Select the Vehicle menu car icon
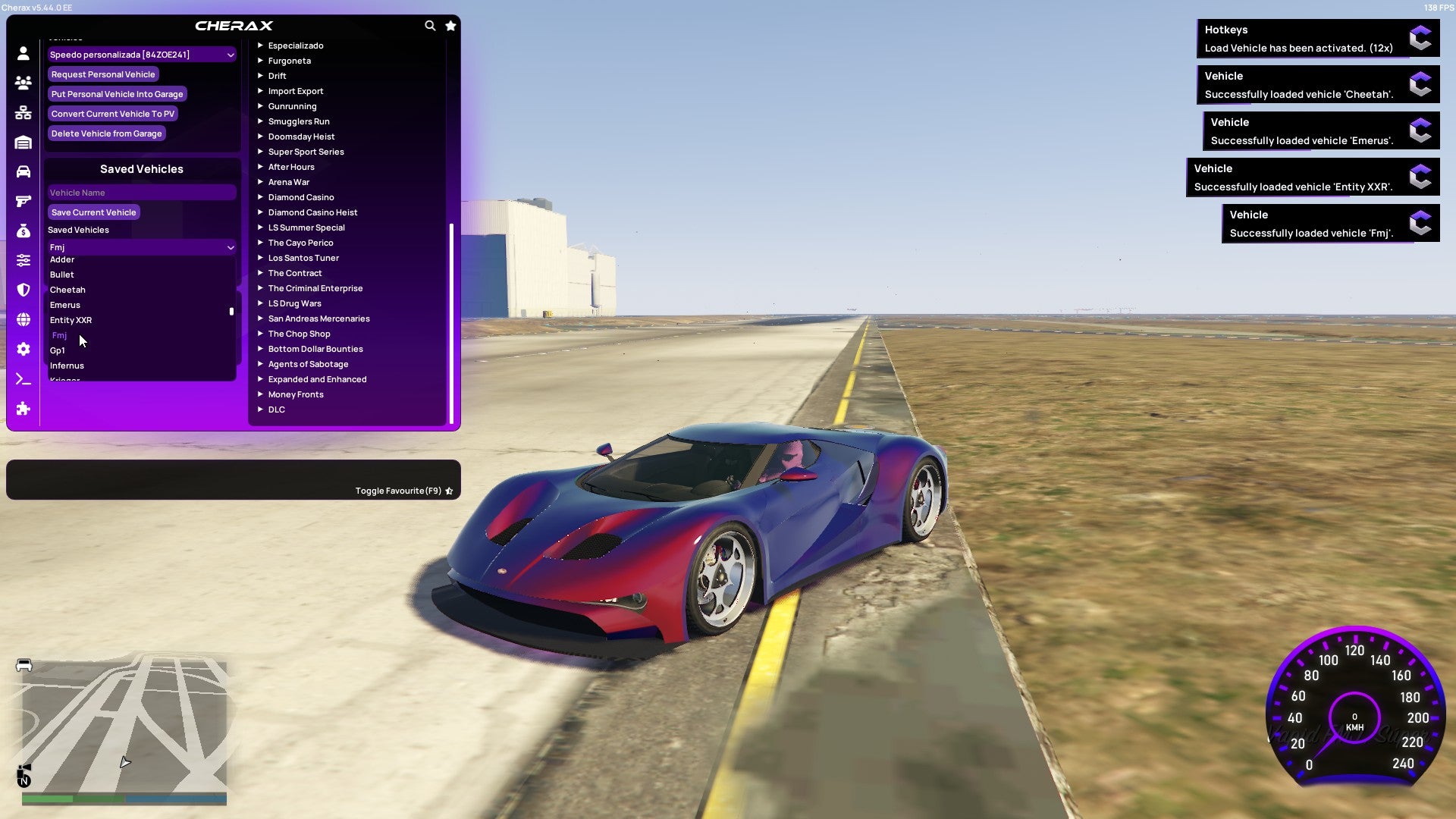 tap(23, 170)
